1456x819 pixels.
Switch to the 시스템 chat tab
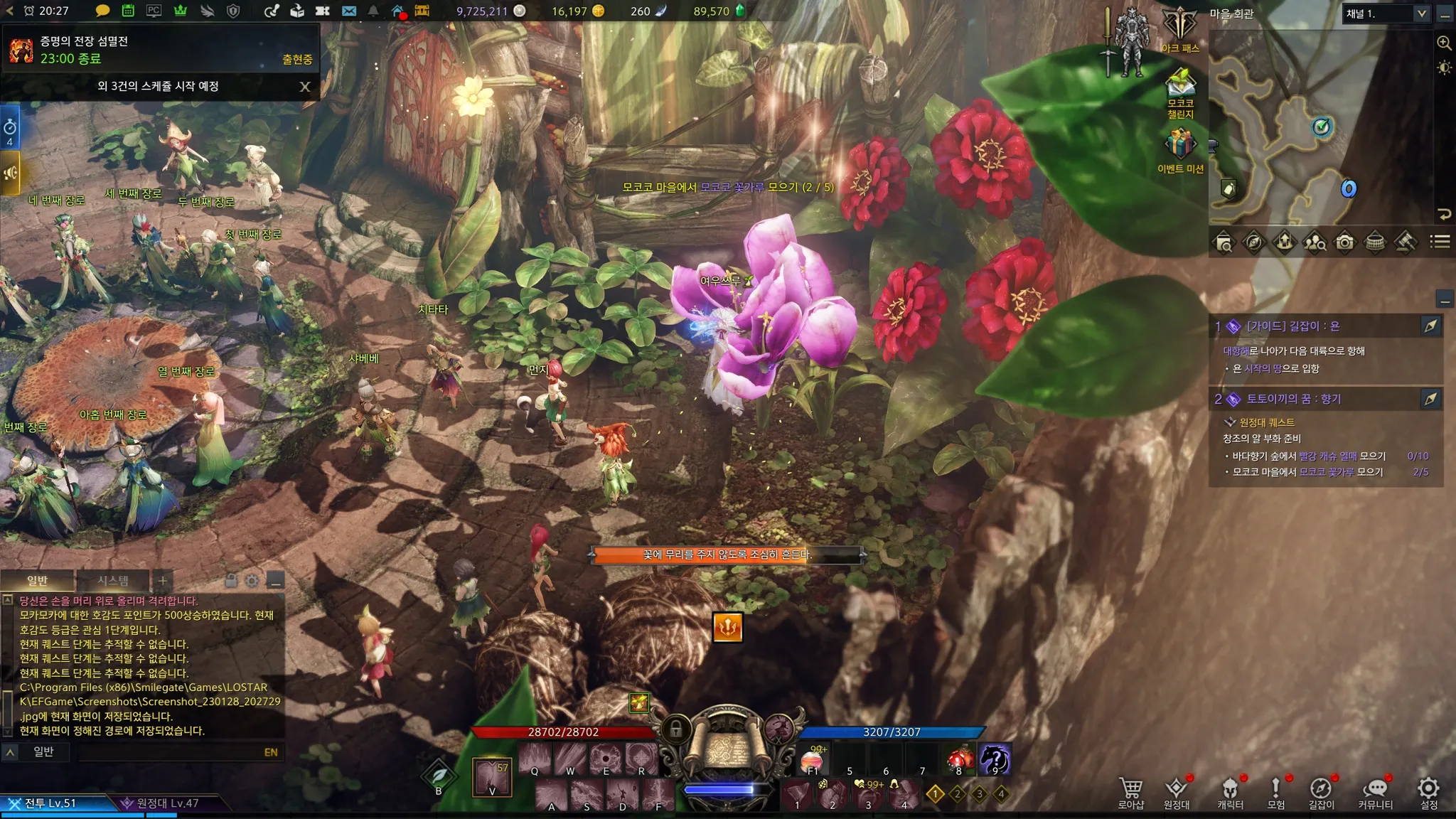coord(113,581)
